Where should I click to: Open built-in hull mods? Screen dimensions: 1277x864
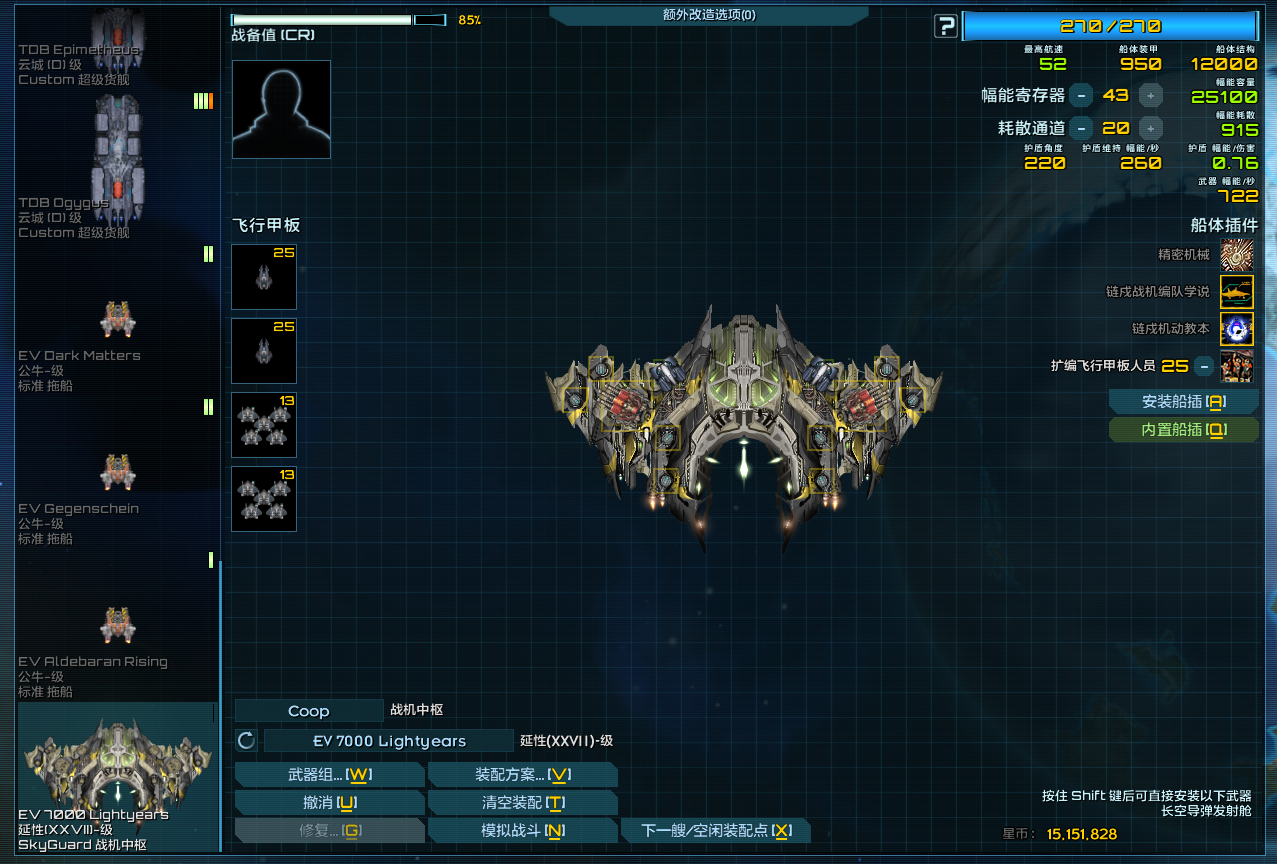(x=1183, y=430)
